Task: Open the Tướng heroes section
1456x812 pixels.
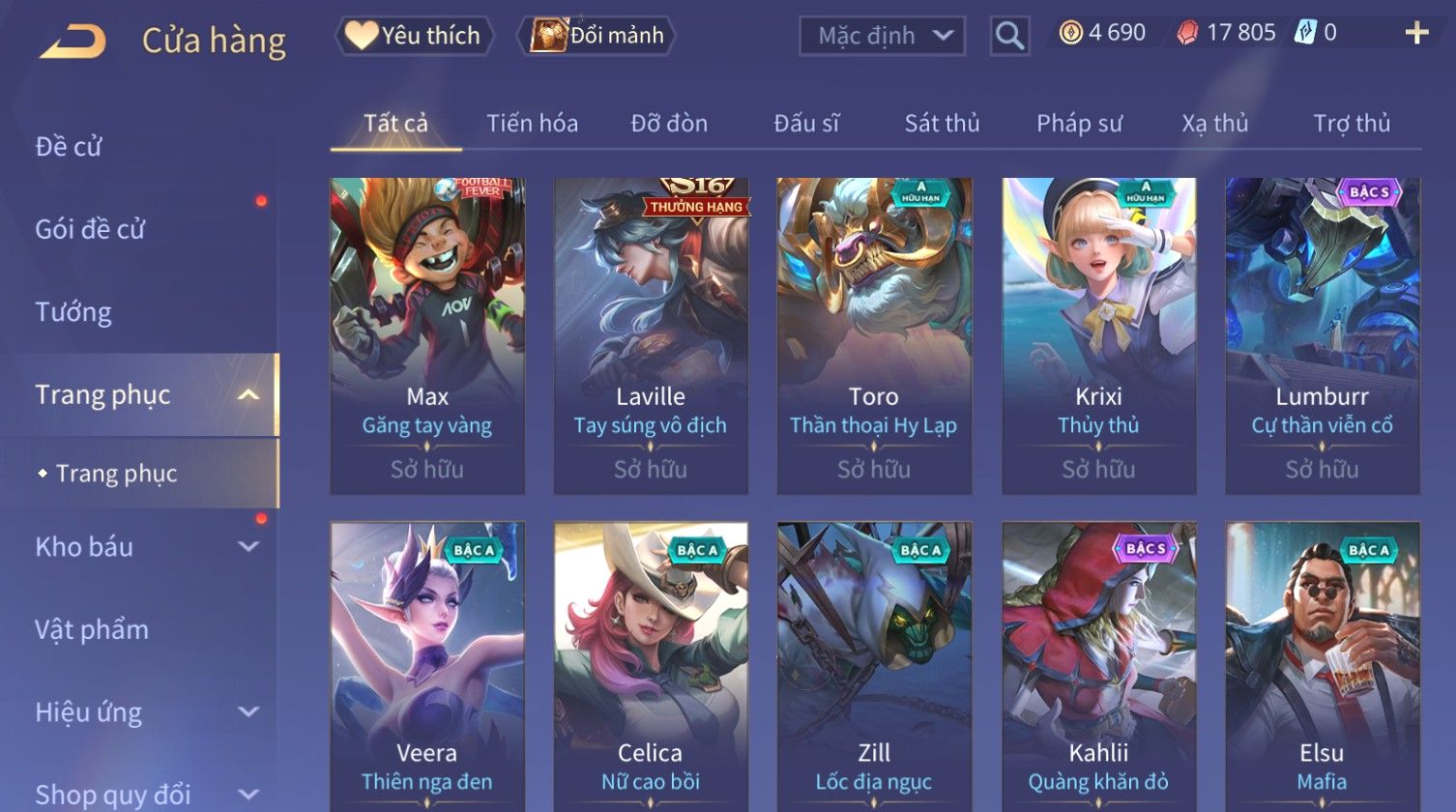Action: pos(73,312)
